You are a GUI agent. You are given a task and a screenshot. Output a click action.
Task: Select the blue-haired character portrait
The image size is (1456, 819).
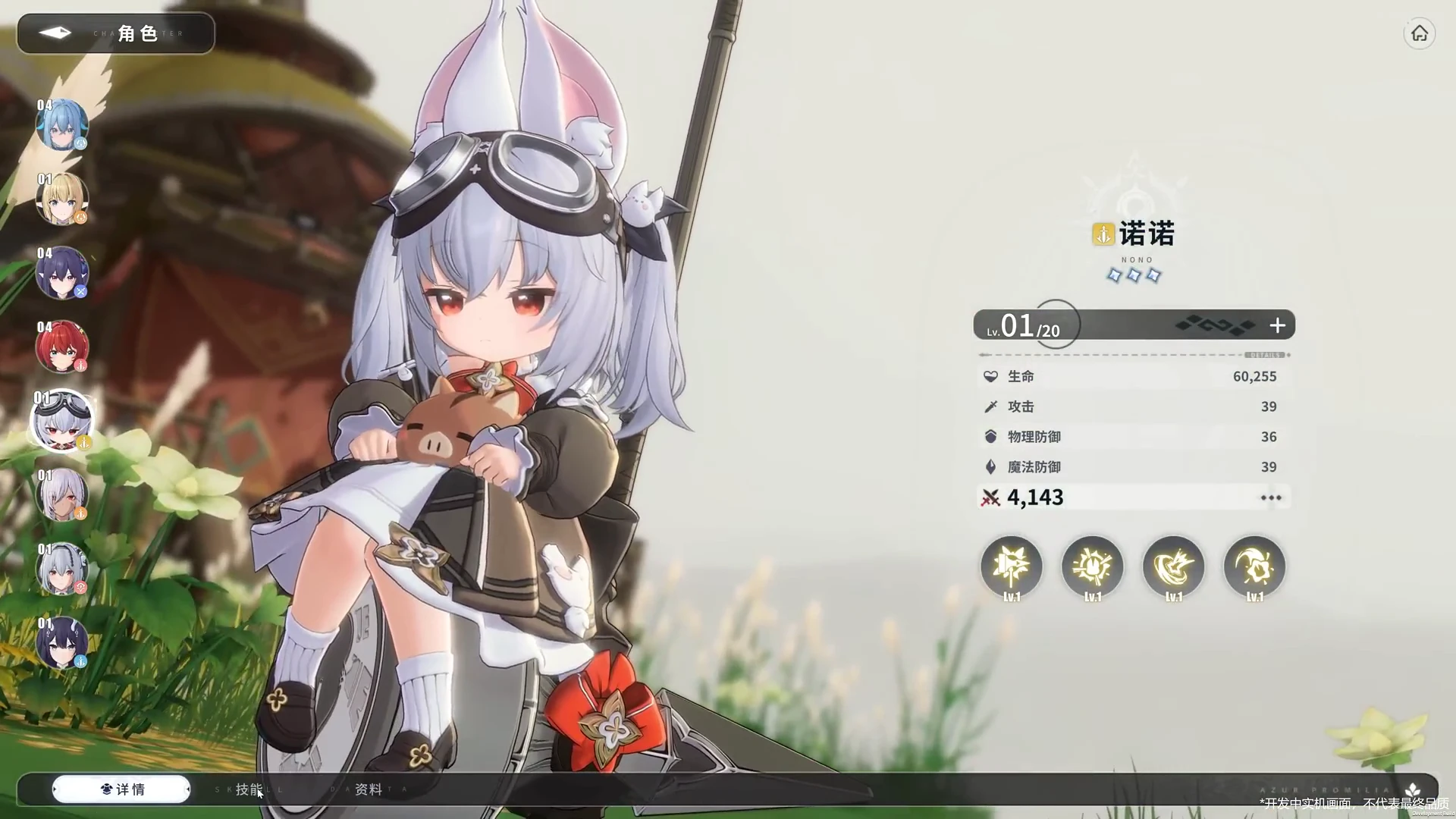(62, 125)
